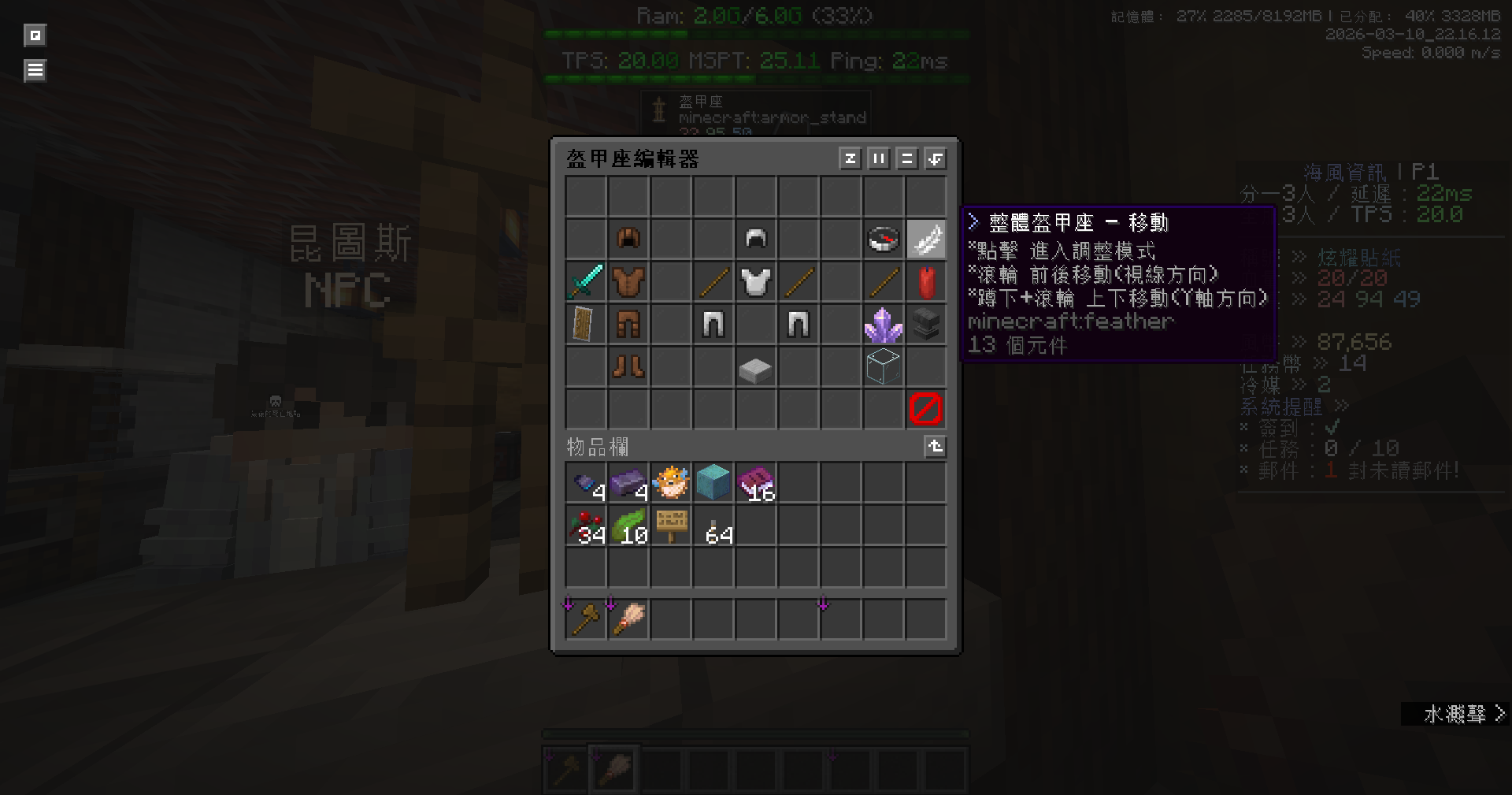Choose the iron helmet slot
The image size is (1512, 795).
[x=756, y=239]
